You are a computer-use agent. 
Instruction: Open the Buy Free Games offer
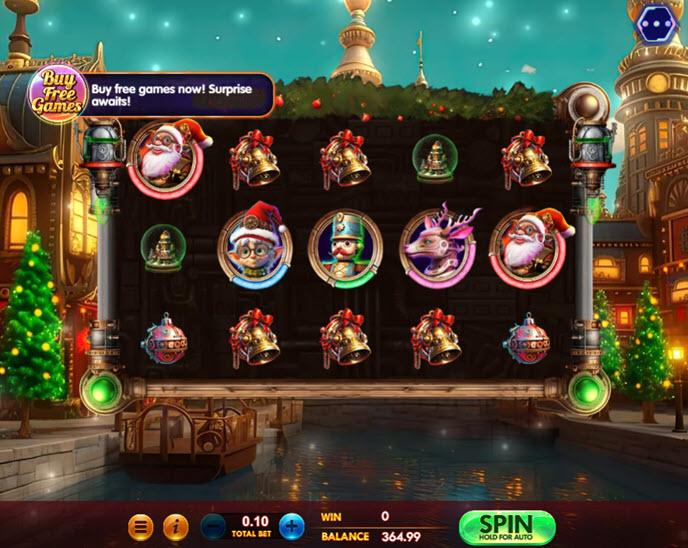coord(56,94)
